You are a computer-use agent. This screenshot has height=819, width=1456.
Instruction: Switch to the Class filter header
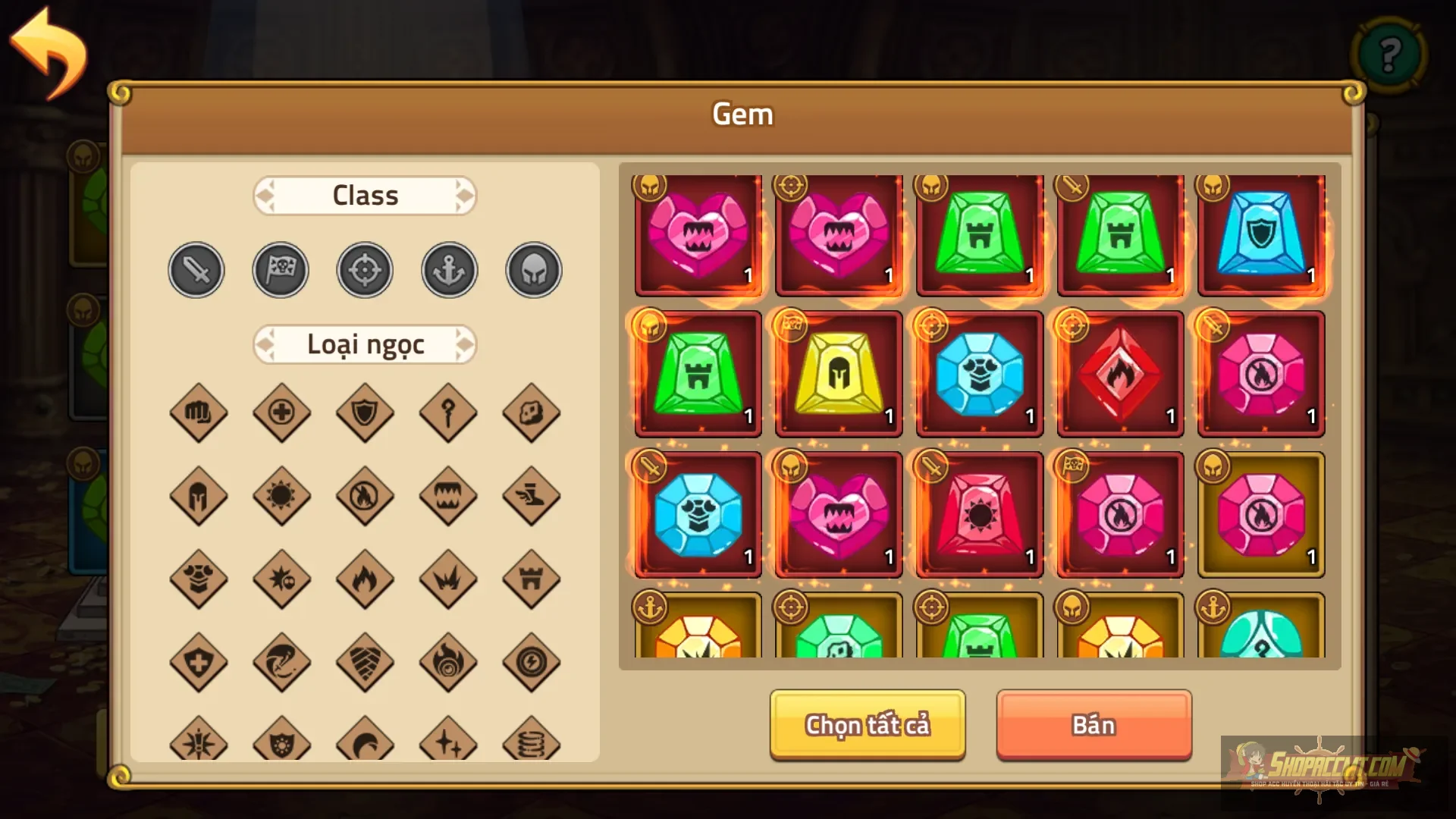coord(365,195)
